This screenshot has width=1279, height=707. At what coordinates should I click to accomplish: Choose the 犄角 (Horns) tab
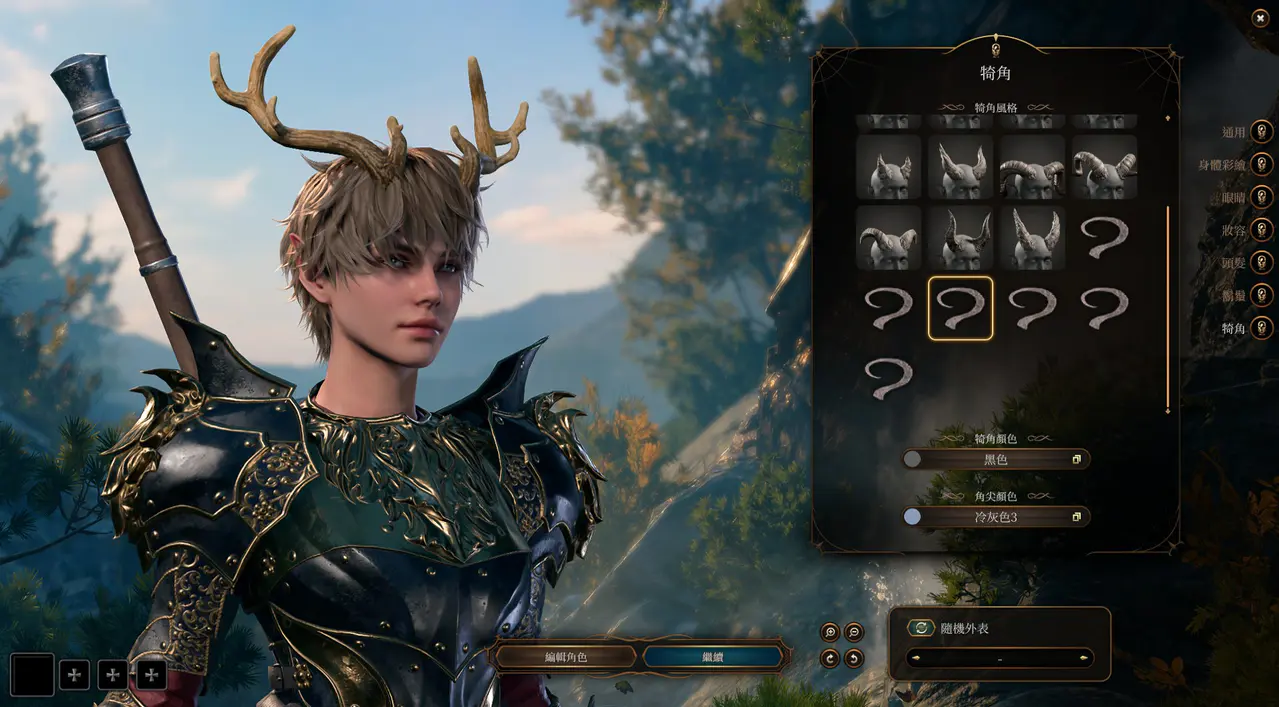(x=1261, y=327)
